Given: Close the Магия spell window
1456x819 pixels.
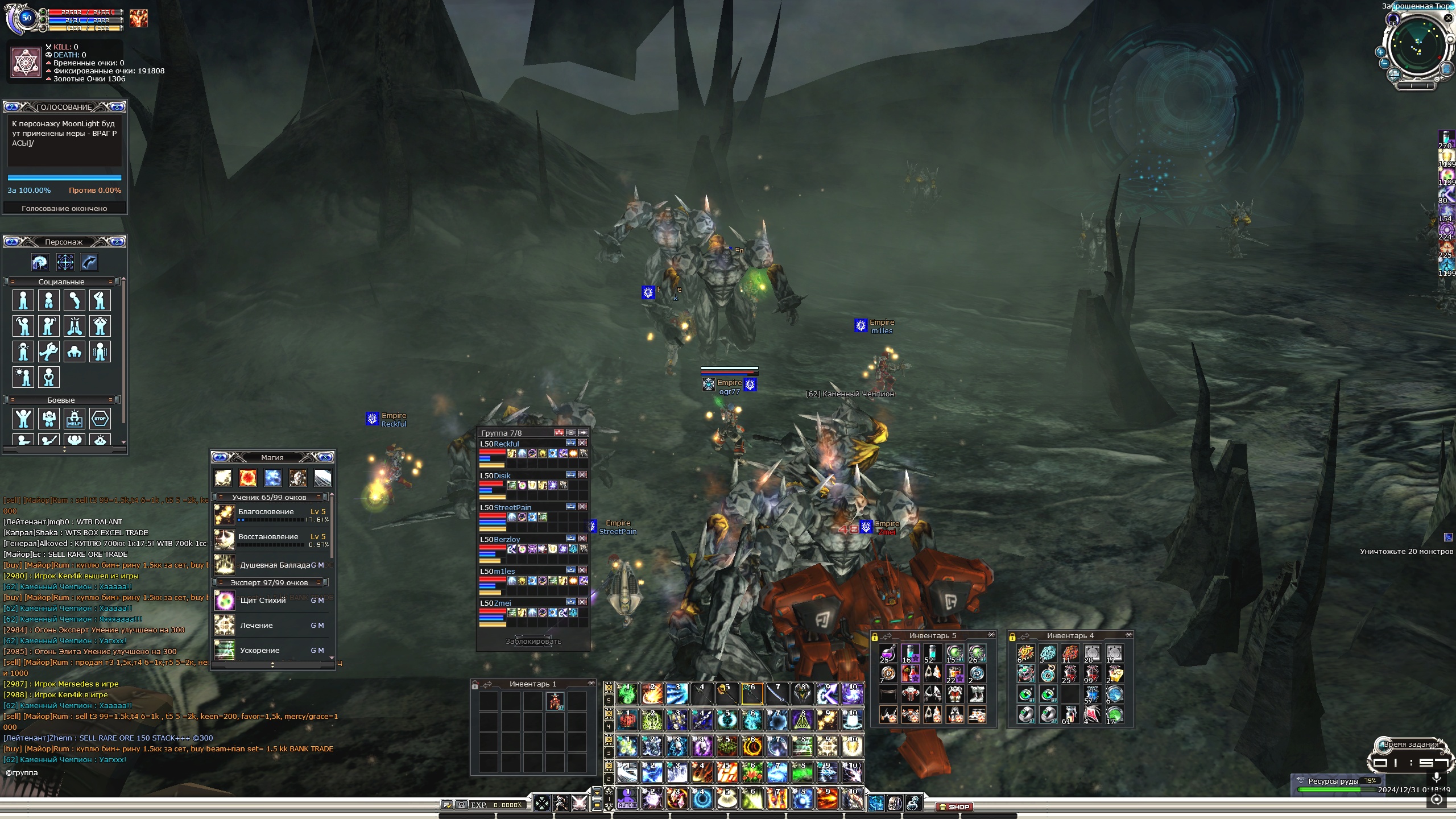Looking at the screenshot, I should pos(325,457).
